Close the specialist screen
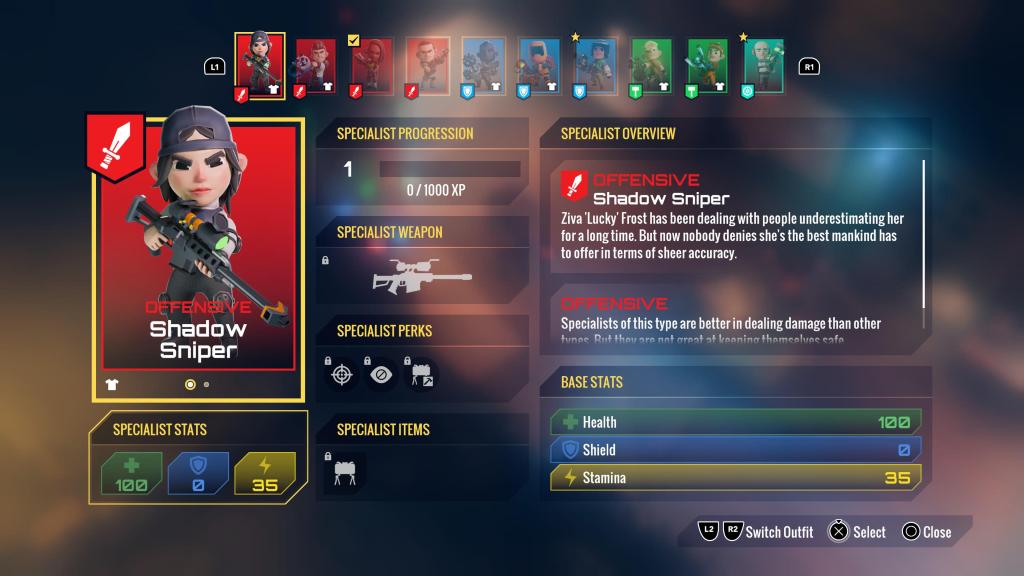Viewport: 1024px width, 576px height. (x=926, y=532)
